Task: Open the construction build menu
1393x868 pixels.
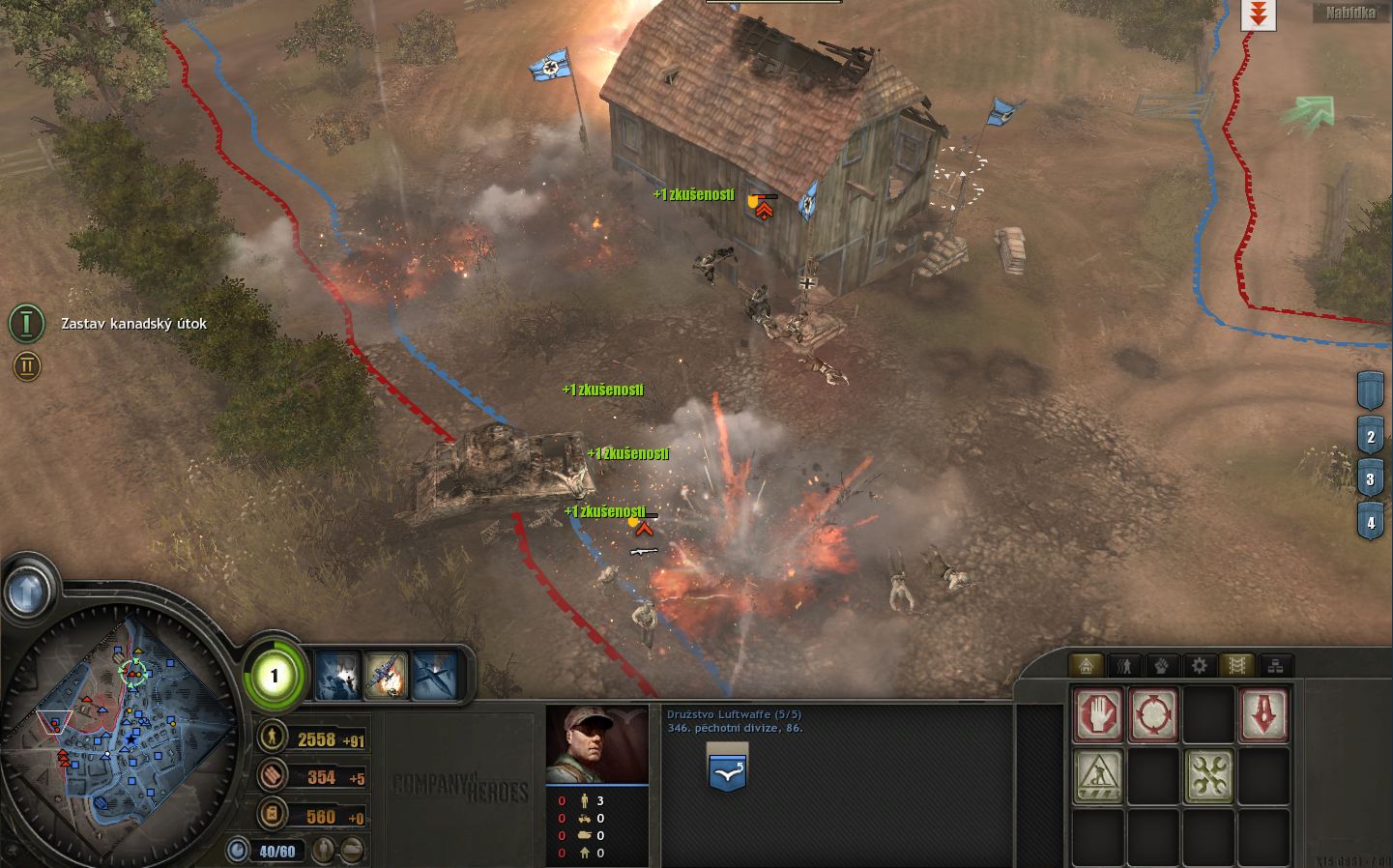Action: [1098, 776]
